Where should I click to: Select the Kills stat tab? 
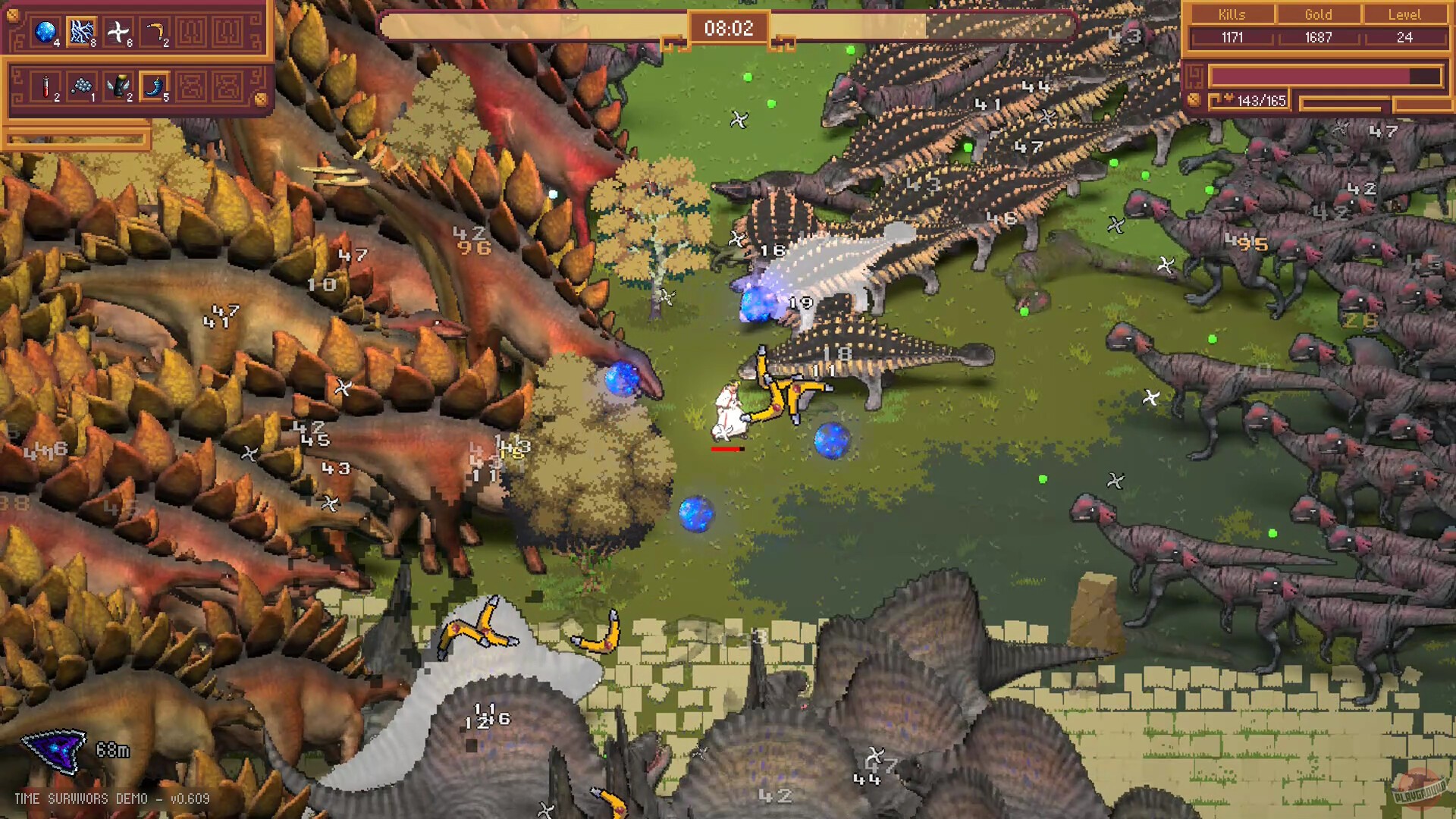coord(1232,14)
